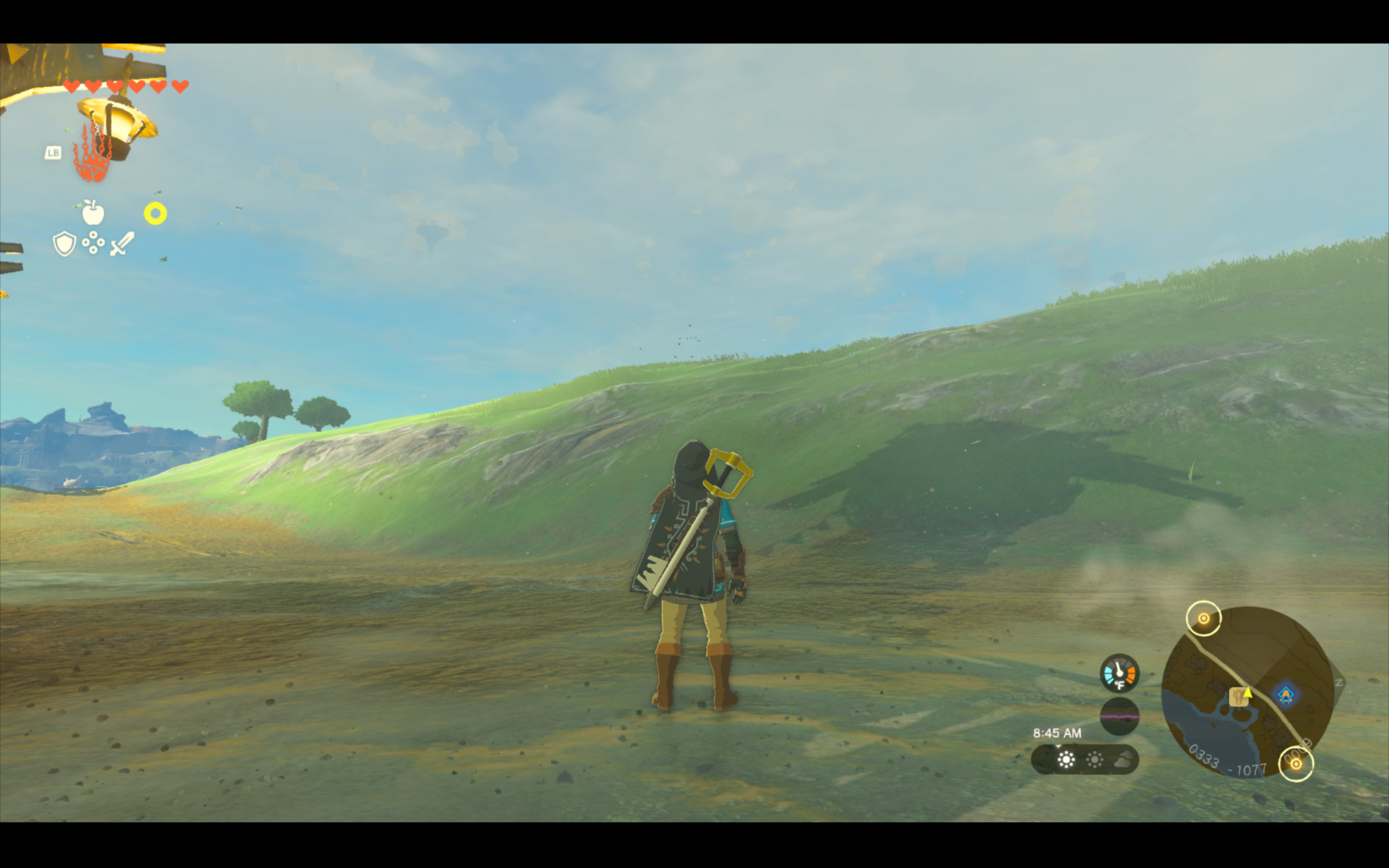Click the LB button prompt label
This screenshot has height=868, width=1389.
pos(53,154)
